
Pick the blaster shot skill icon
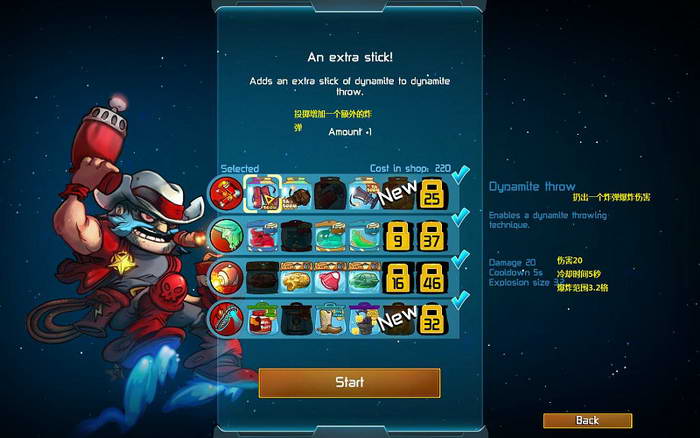pos(224,277)
